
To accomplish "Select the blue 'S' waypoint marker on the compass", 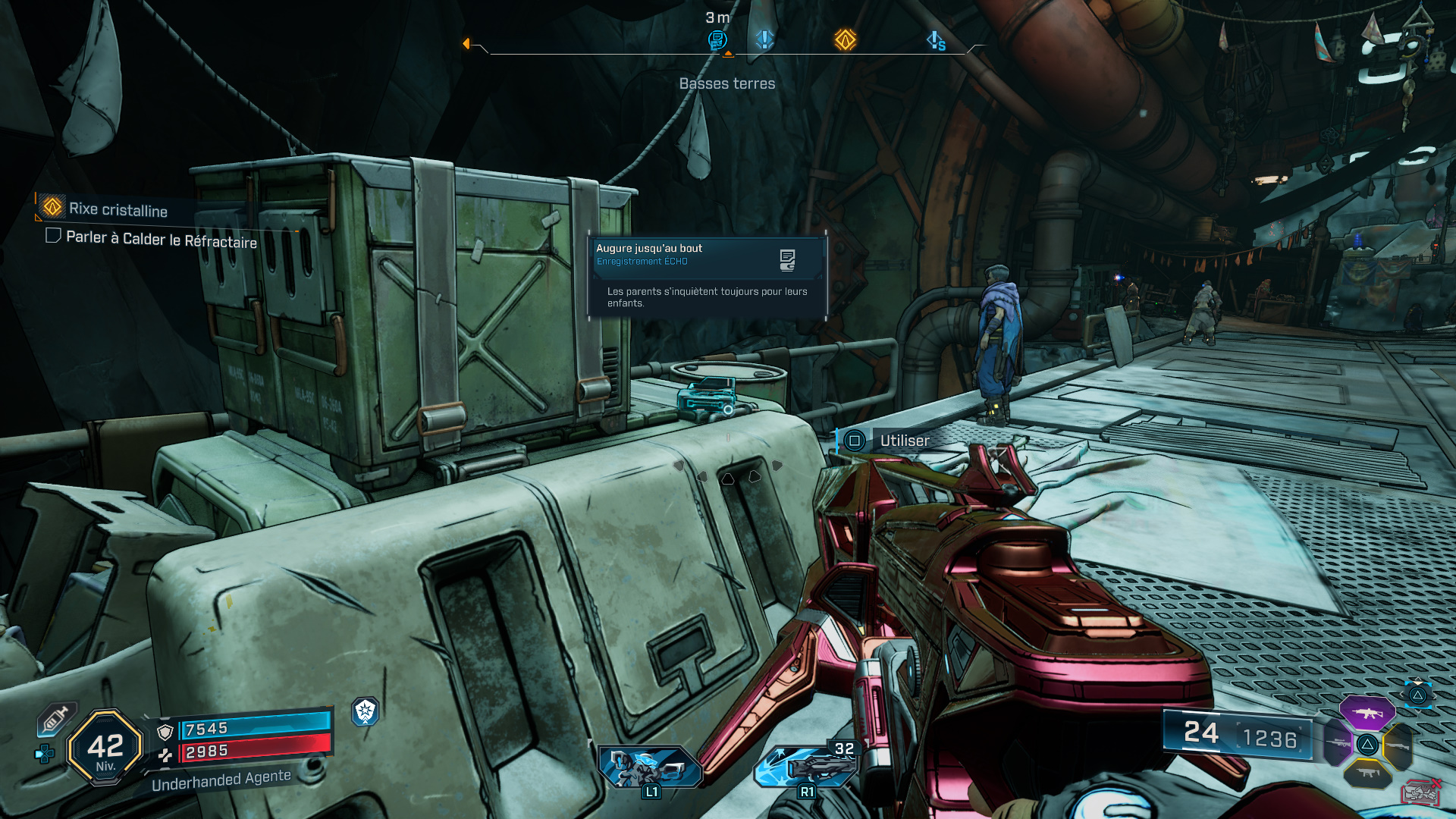I will click(937, 40).
